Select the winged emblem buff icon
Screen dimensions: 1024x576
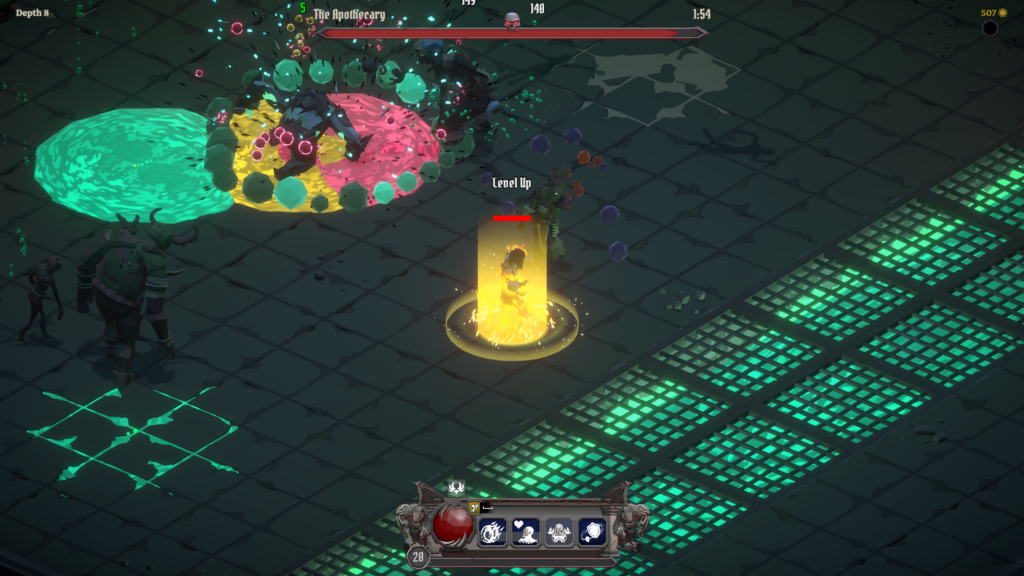[x=457, y=488]
